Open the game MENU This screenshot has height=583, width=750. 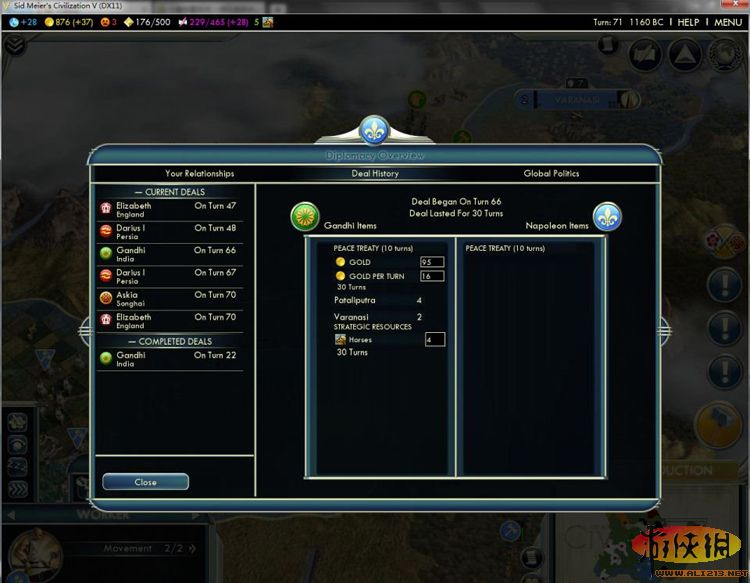tap(727, 22)
